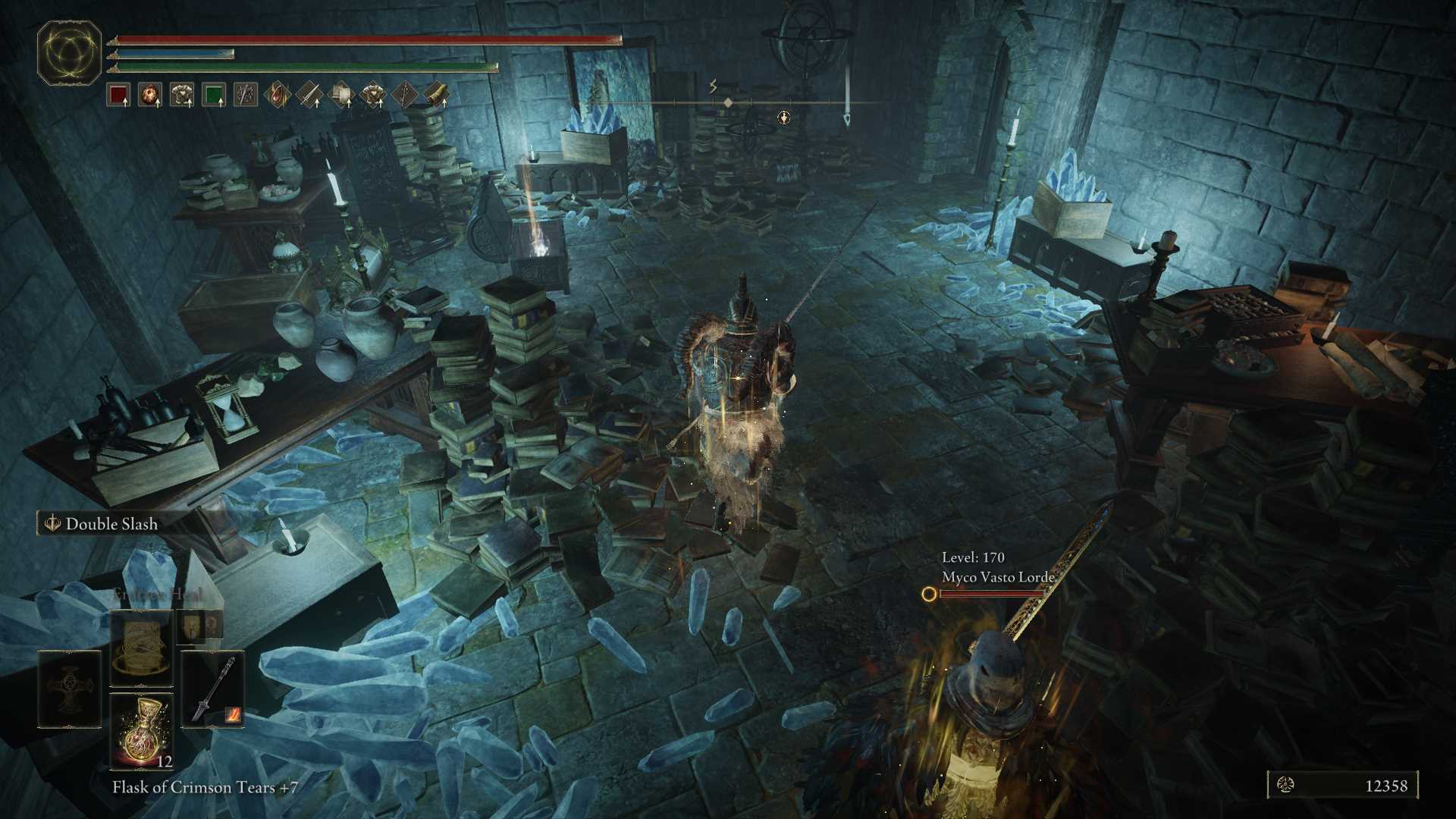Image resolution: width=1456 pixels, height=819 pixels.
Task: Inspect the horn buff status icon
Action: click(437, 96)
